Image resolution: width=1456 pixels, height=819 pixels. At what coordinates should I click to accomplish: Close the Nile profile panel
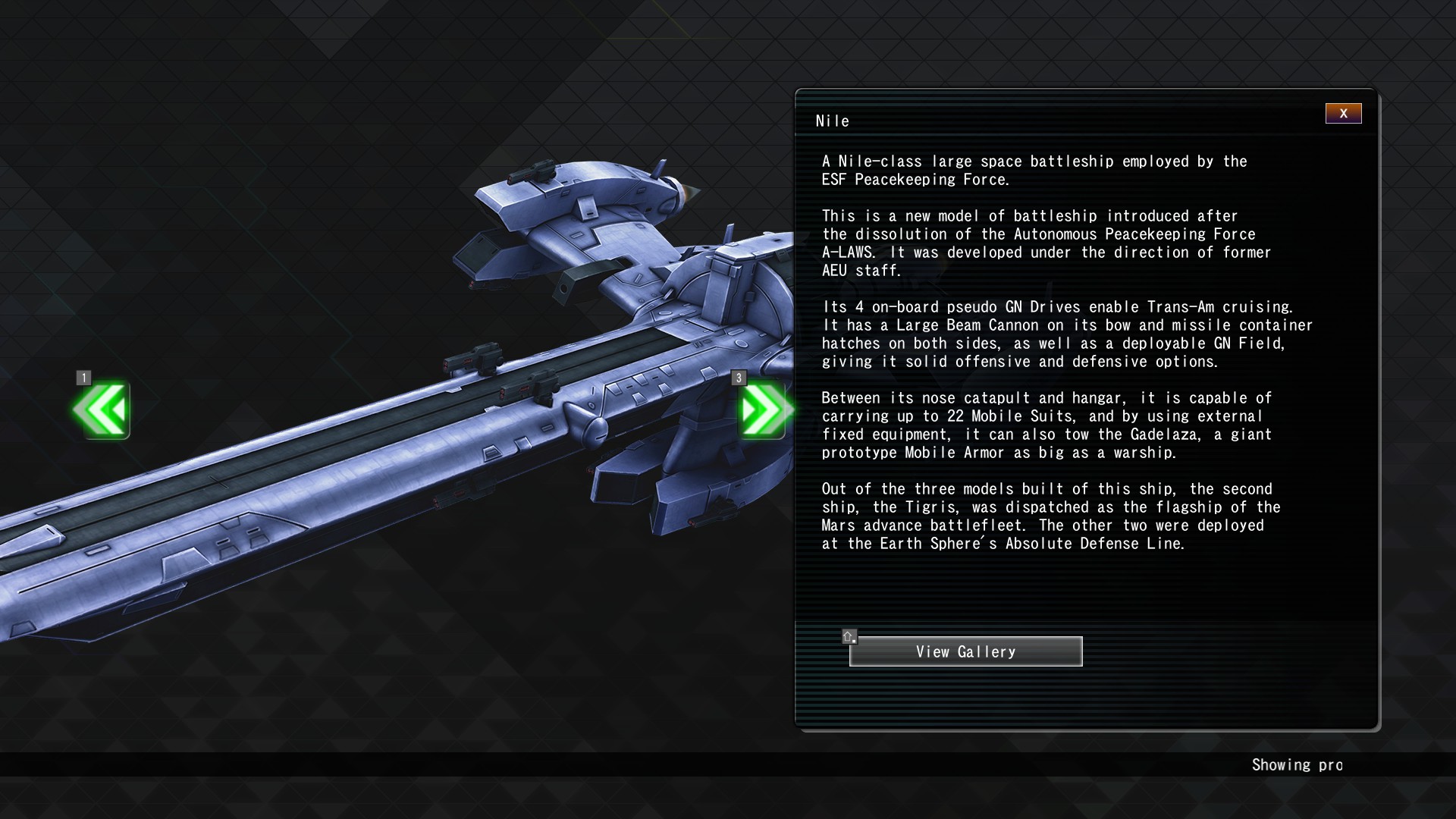coord(1343,114)
